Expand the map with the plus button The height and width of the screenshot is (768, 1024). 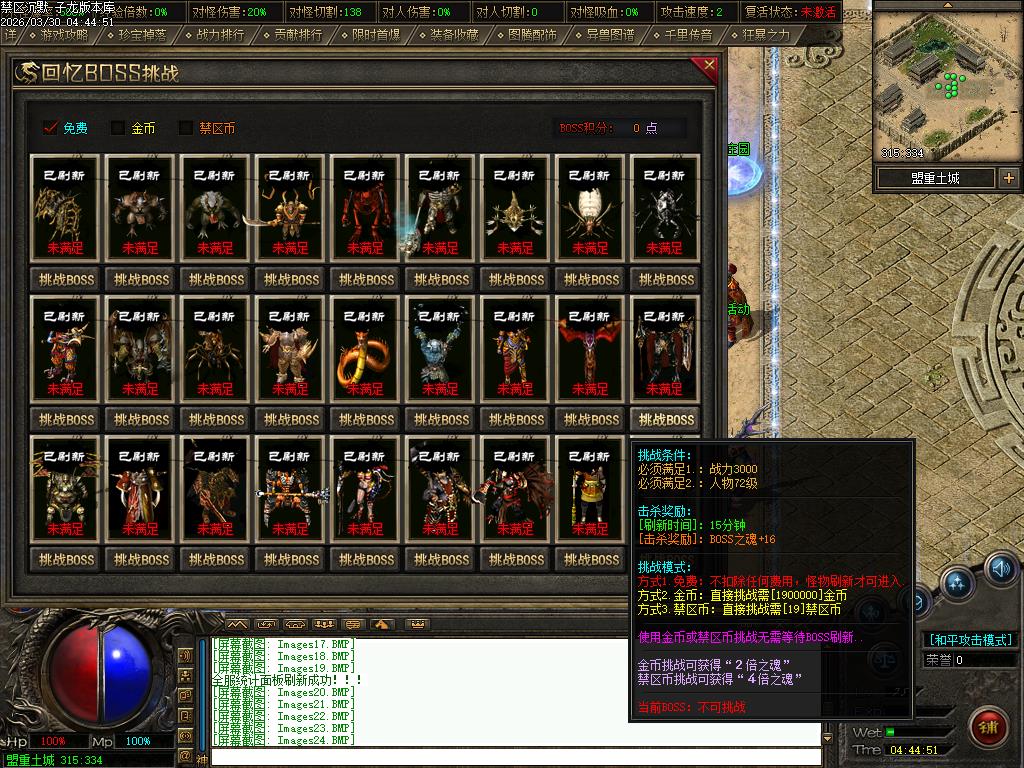[x=1008, y=178]
